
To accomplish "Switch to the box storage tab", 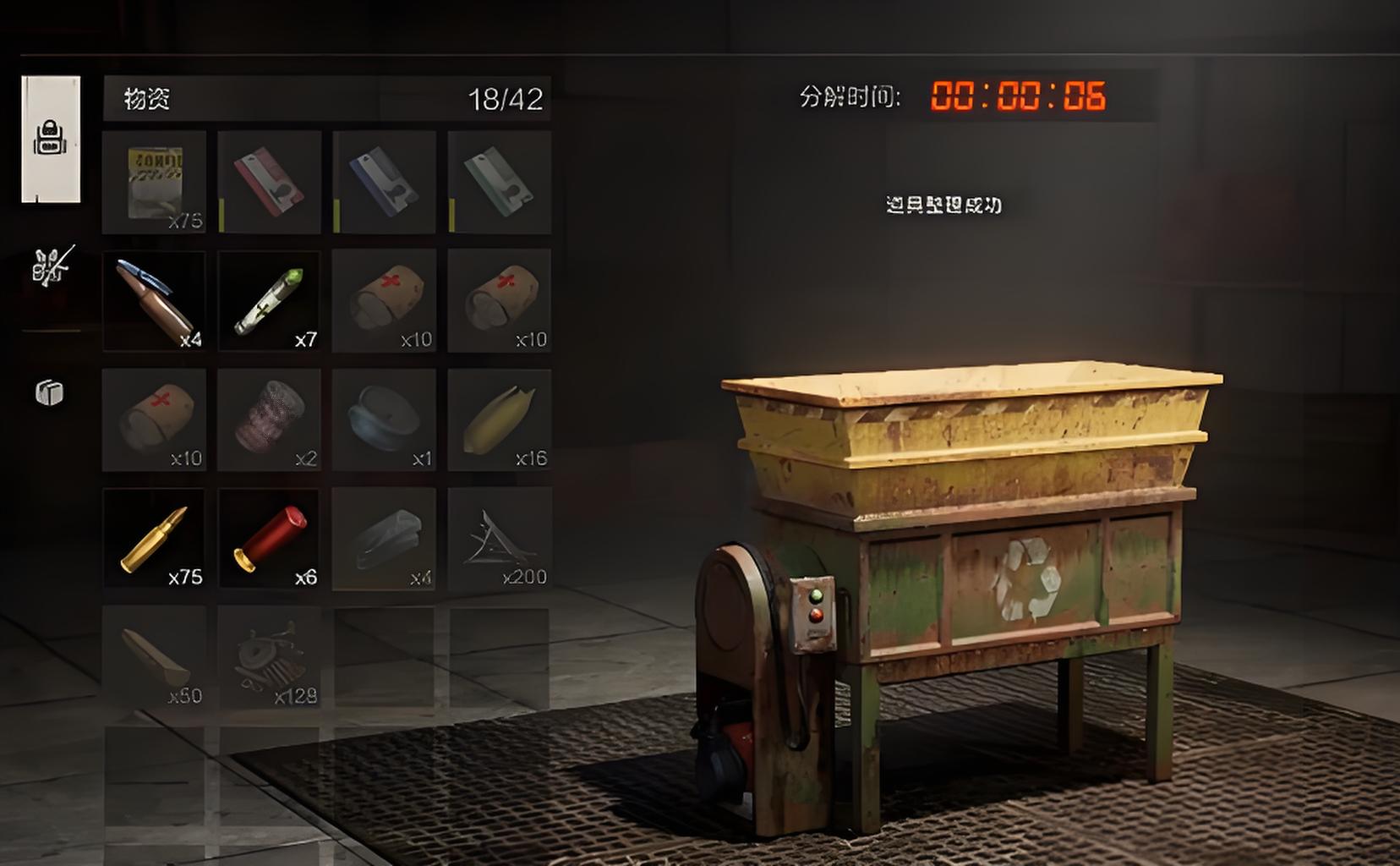I will (50, 392).
